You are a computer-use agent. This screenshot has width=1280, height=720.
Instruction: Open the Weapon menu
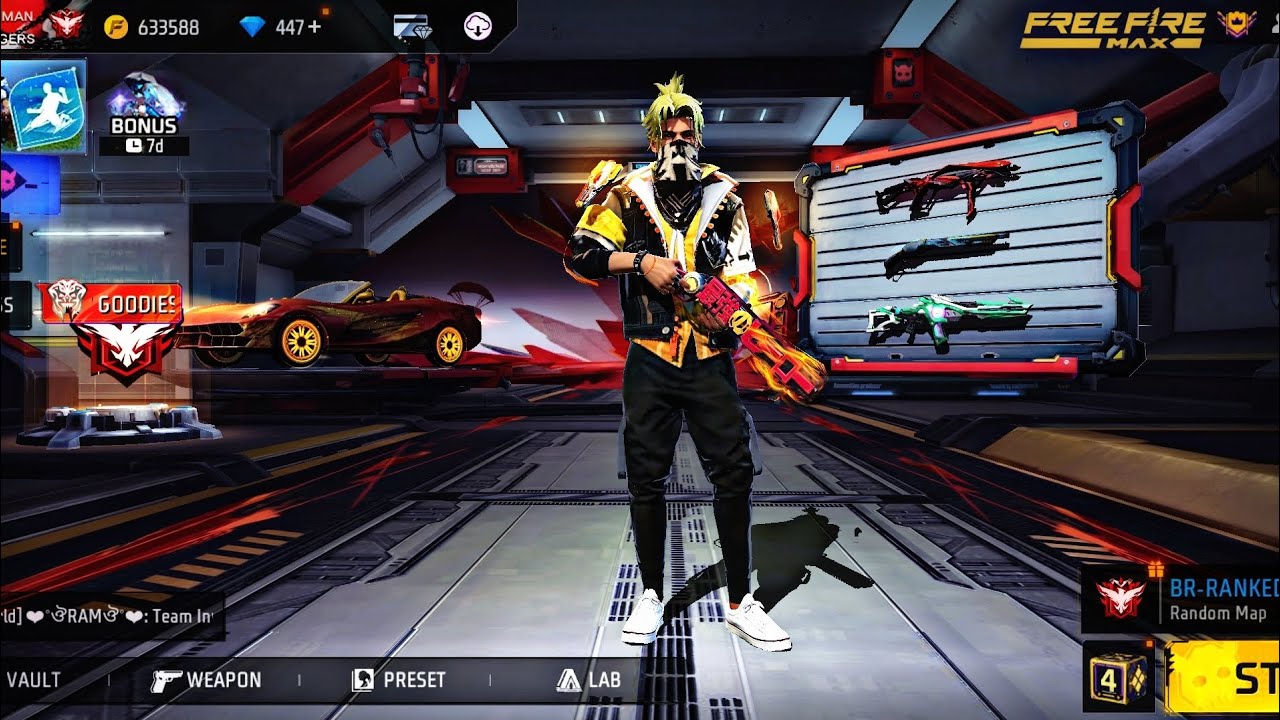[207, 680]
